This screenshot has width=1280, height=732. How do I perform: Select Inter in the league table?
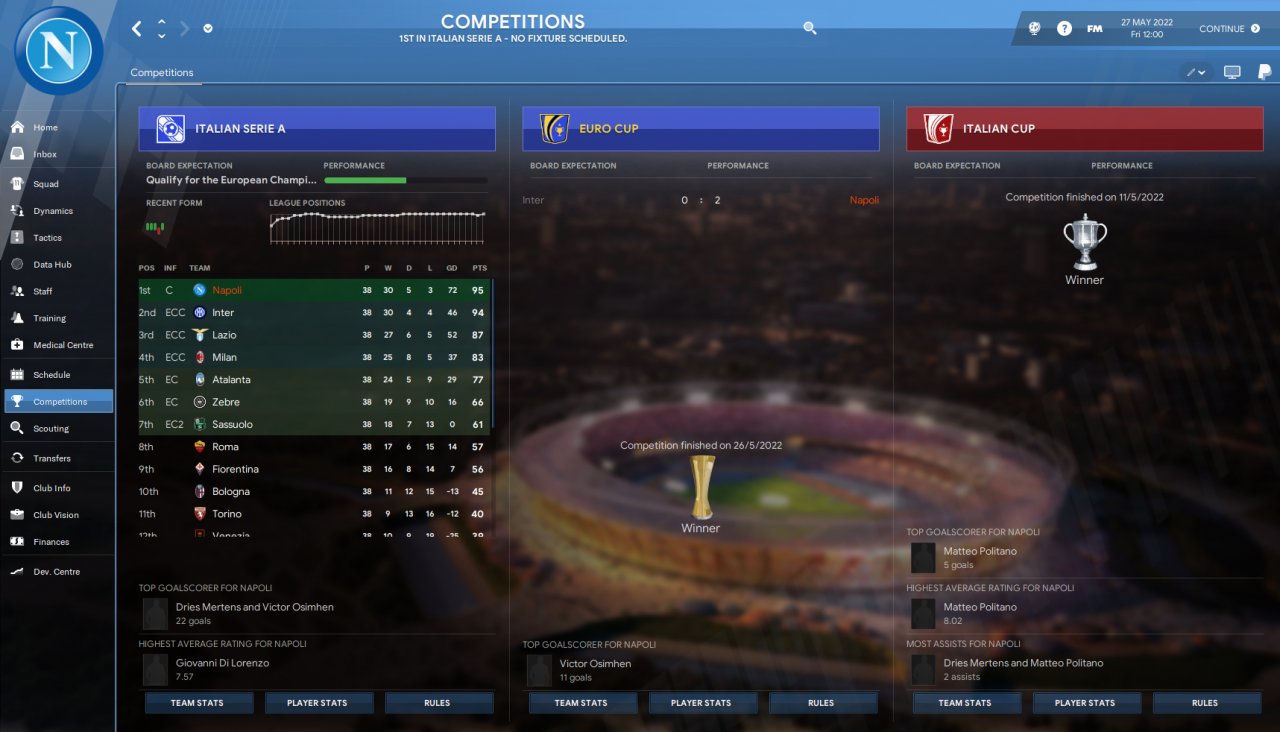(x=223, y=313)
